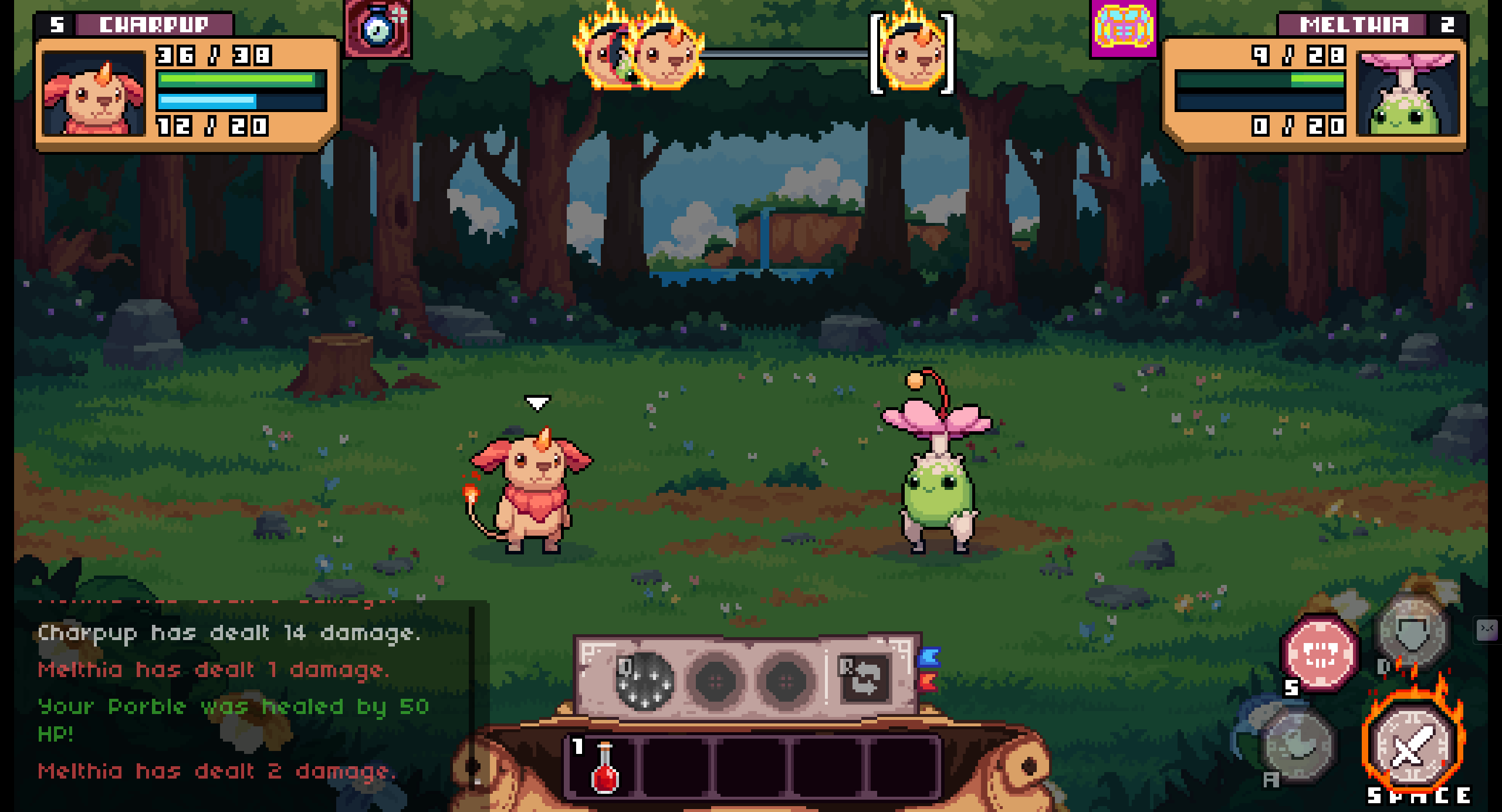Open the flaming timer icon near Charpup's panel
This screenshot has width=1502, height=812.
tap(377, 29)
